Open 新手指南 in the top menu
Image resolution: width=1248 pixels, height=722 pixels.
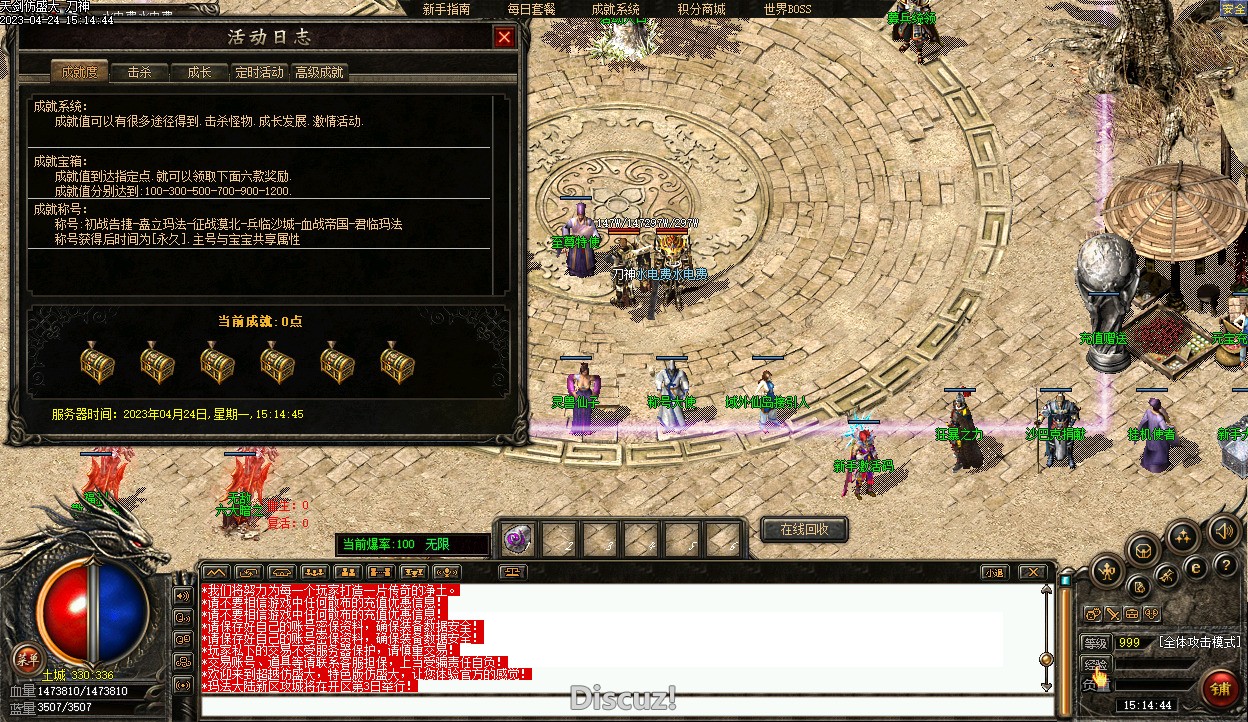pyautogui.click(x=446, y=9)
